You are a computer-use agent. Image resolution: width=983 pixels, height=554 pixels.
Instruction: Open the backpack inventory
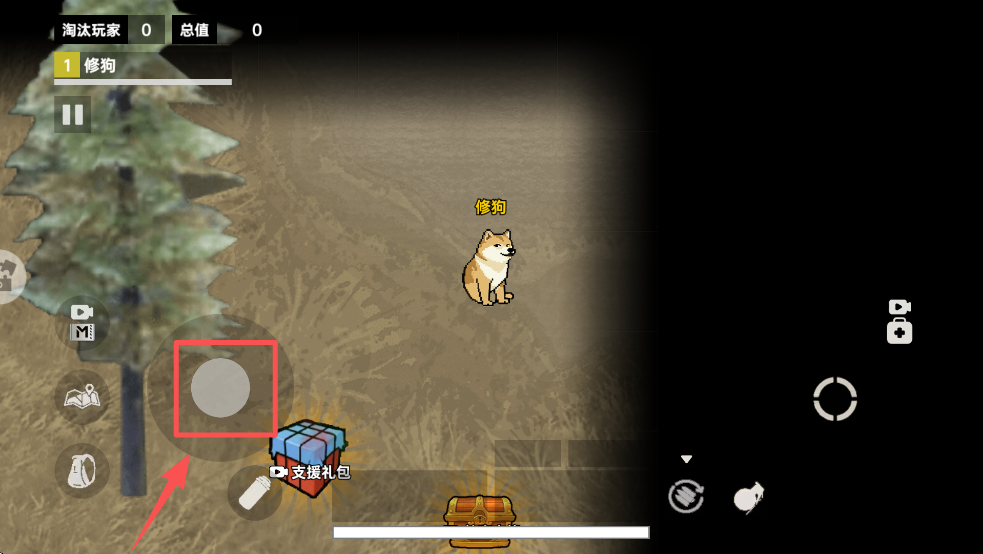point(82,470)
